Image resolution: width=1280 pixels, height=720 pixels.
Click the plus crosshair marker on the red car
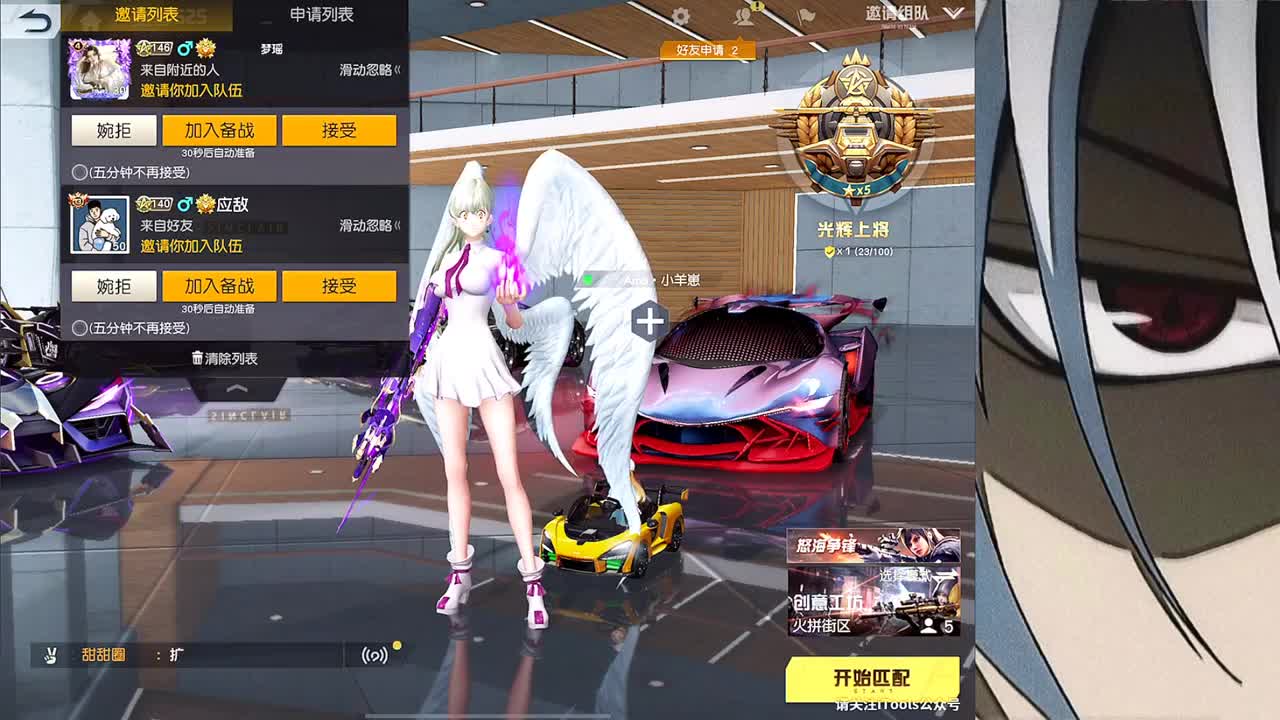point(651,320)
